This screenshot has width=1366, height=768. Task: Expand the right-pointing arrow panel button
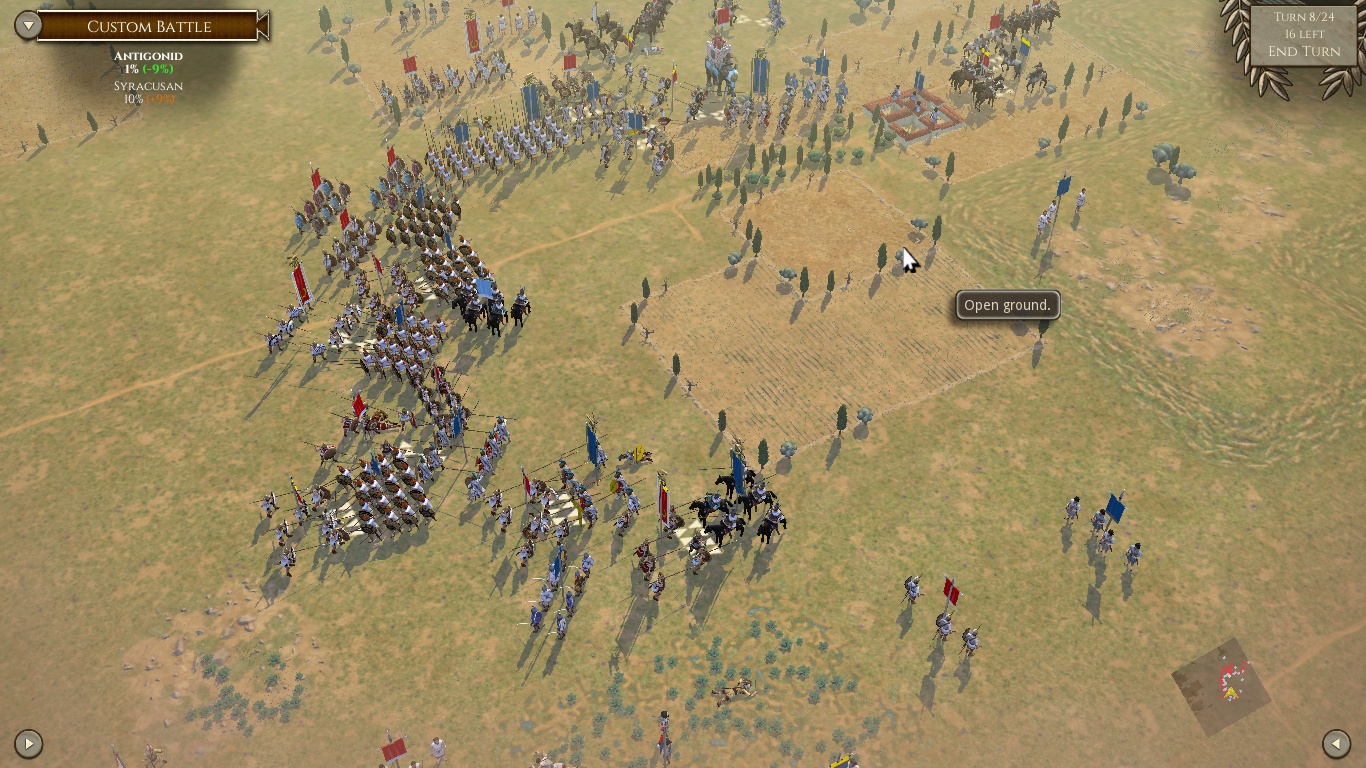click(28, 743)
